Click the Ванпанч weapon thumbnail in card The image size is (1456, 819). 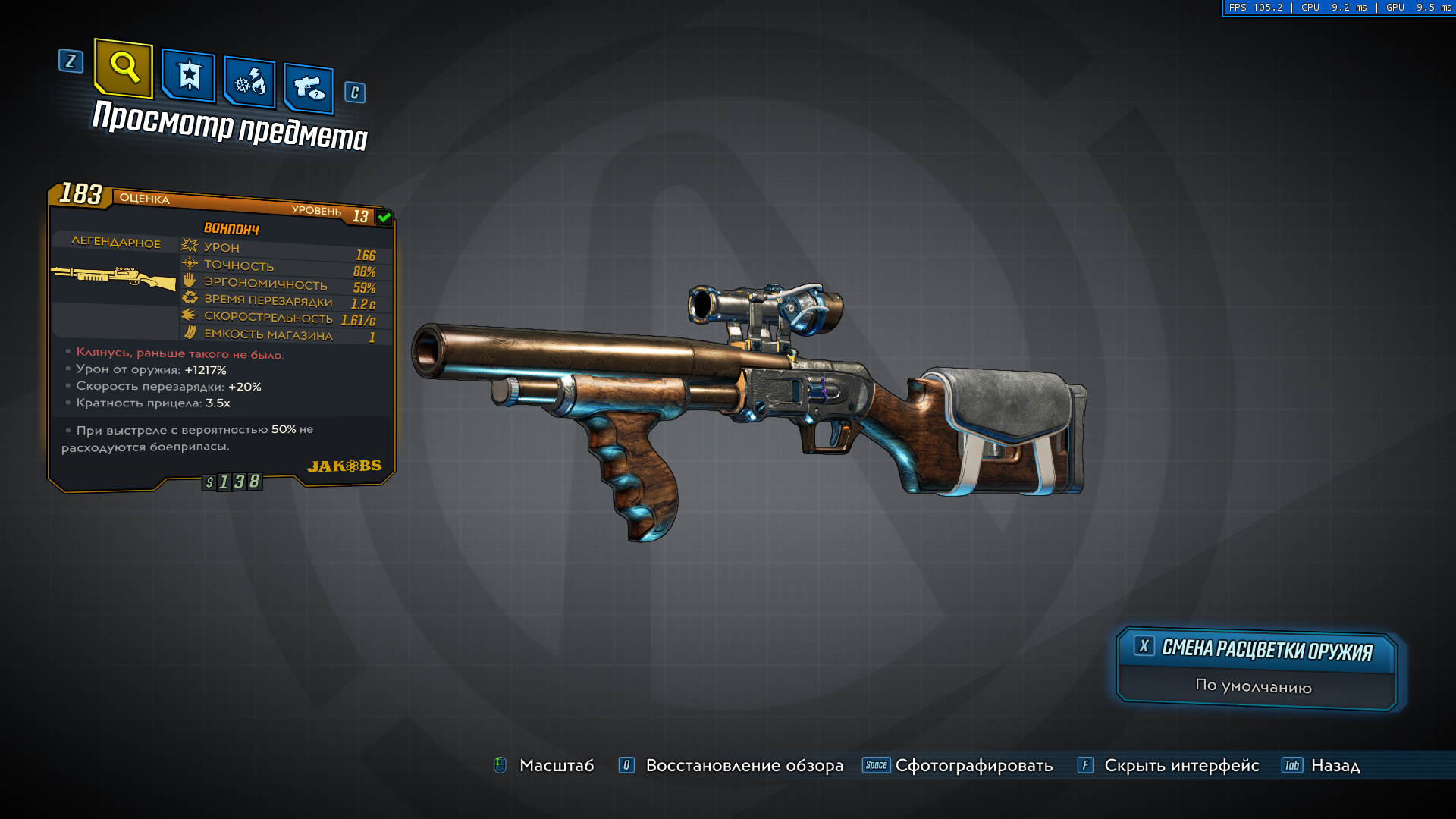(114, 278)
